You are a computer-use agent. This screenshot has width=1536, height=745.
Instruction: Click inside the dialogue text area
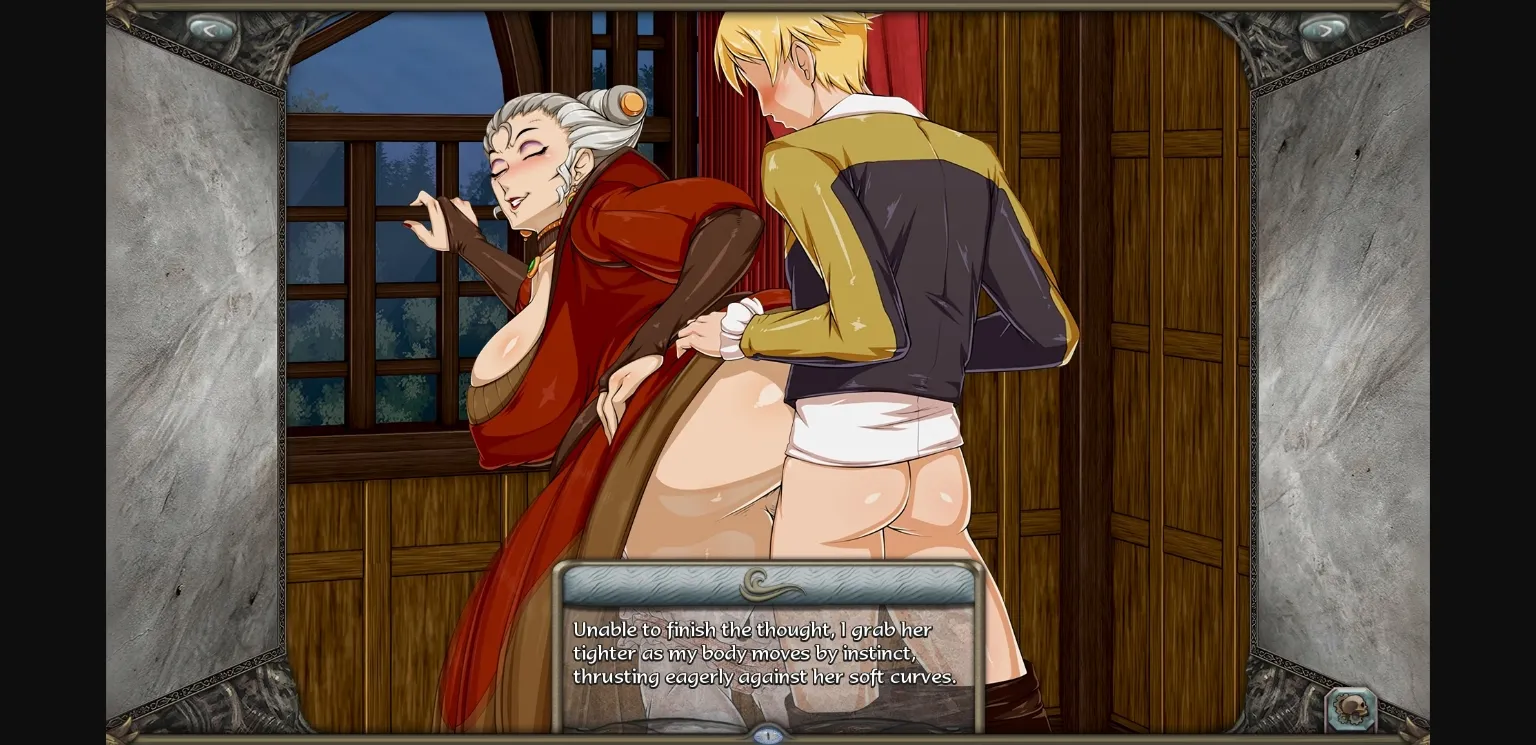click(x=764, y=652)
